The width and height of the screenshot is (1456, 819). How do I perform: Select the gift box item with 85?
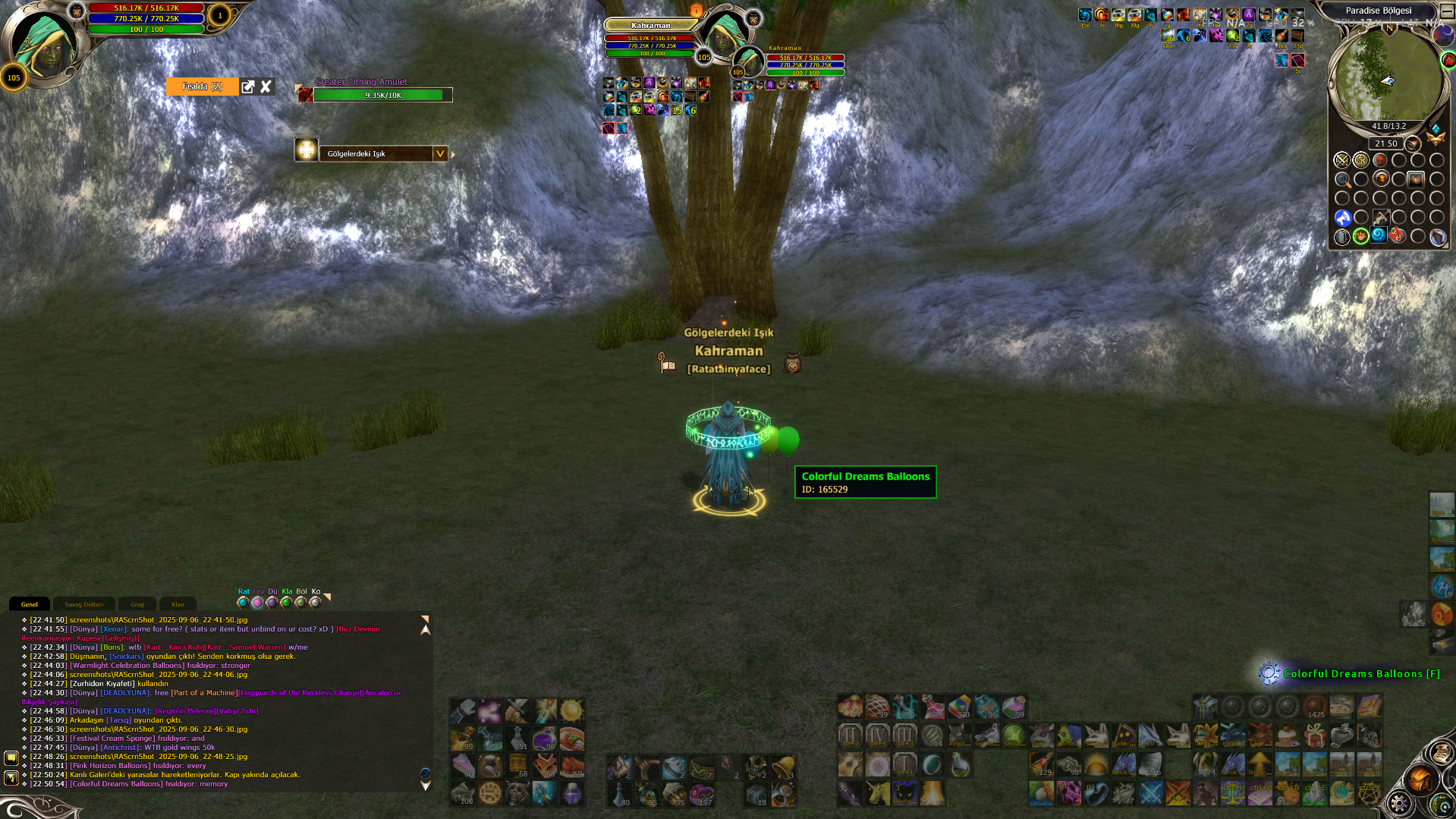point(1314,736)
